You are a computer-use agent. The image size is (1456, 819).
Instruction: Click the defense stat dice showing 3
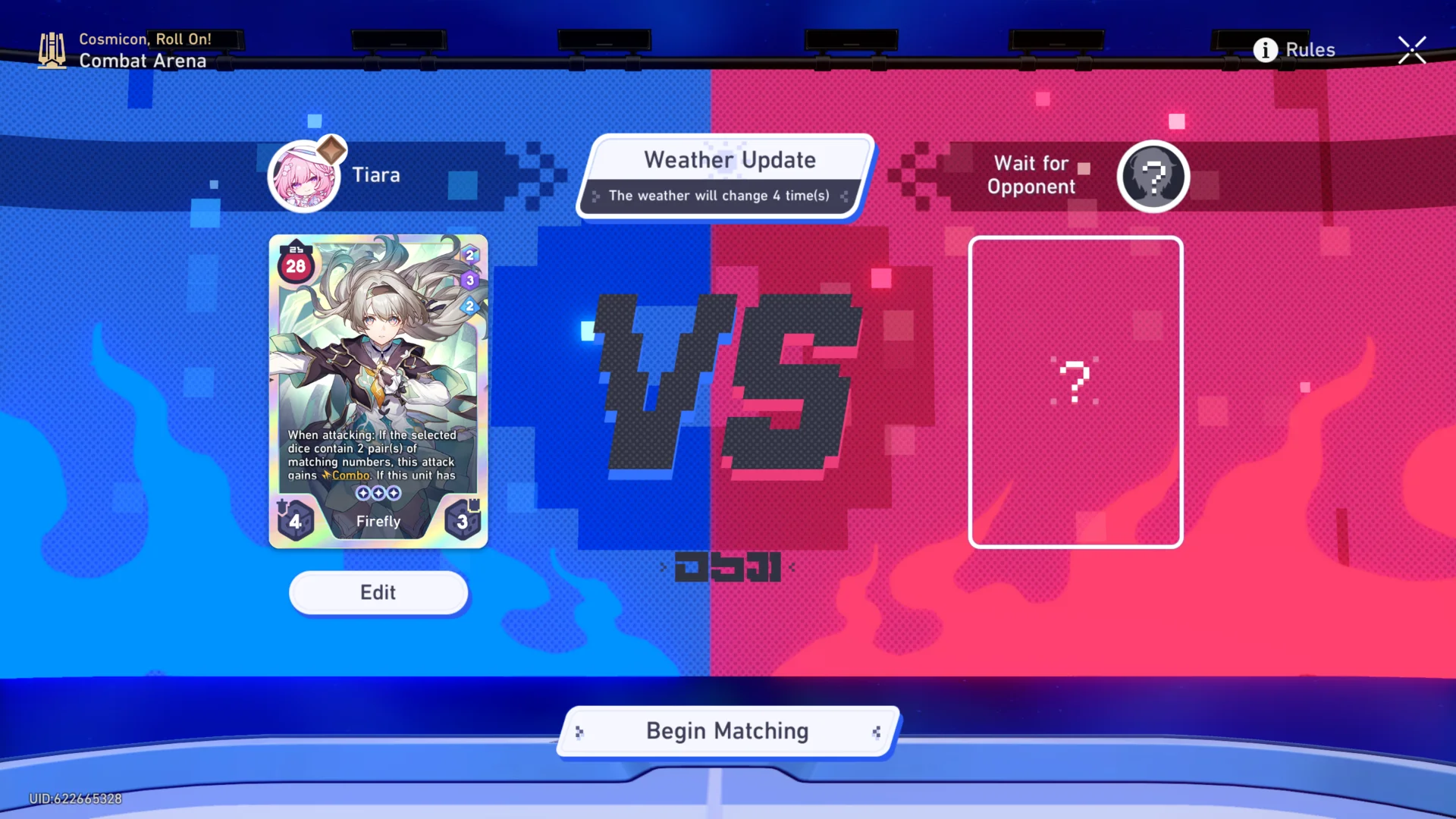click(462, 521)
